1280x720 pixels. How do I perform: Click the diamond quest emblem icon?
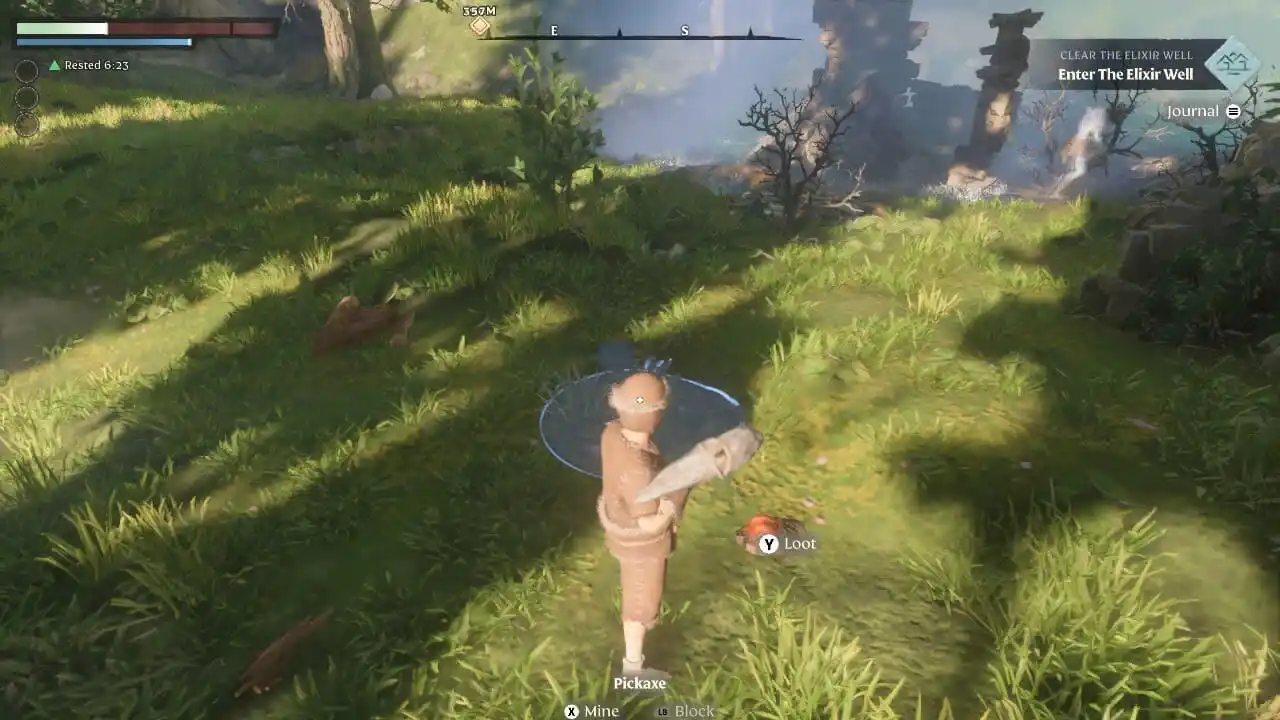pos(1231,63)
